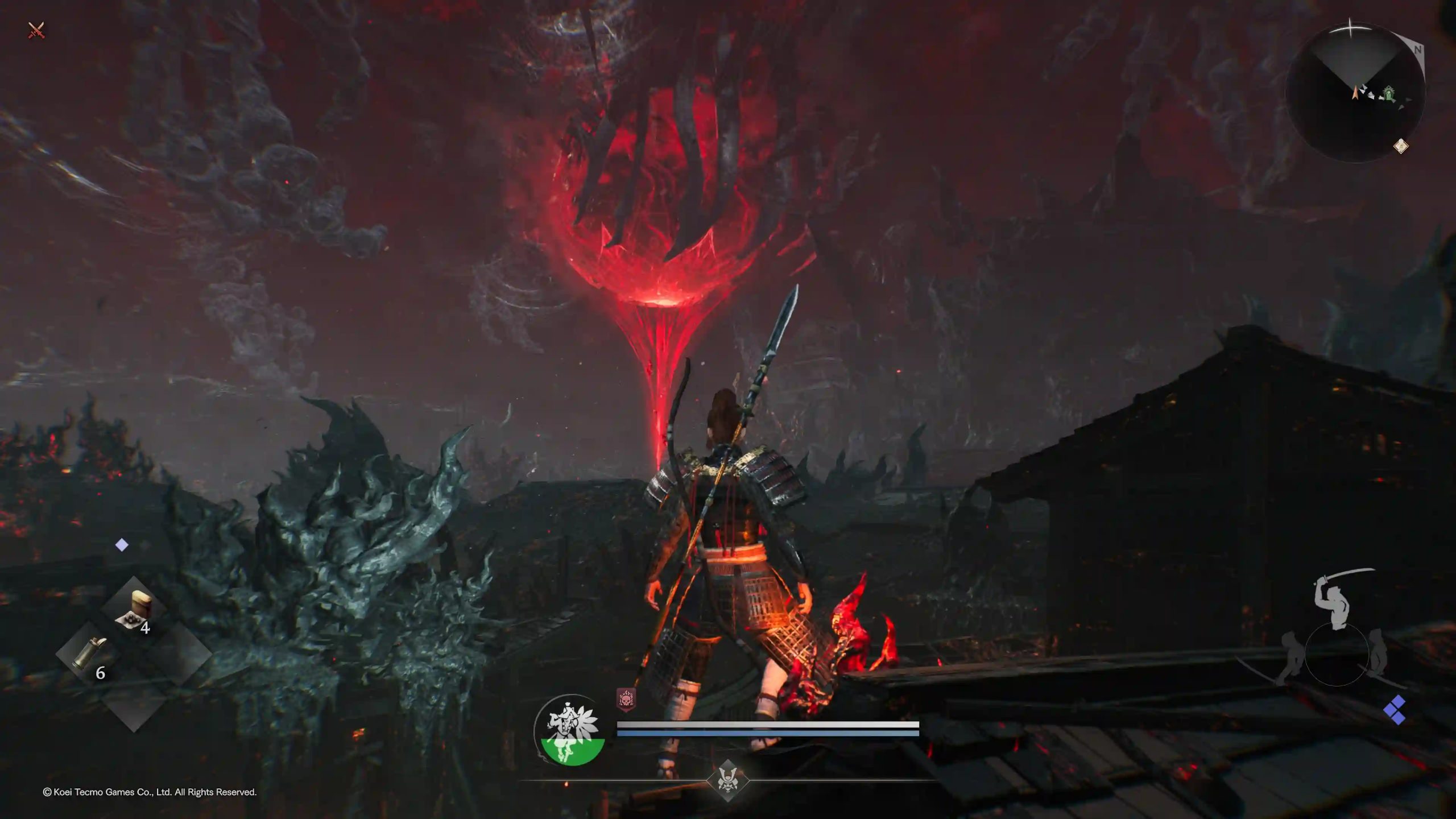Click the crossed swords icon
This screenshot has height=819, width=1456.
(x=36, y=30)
